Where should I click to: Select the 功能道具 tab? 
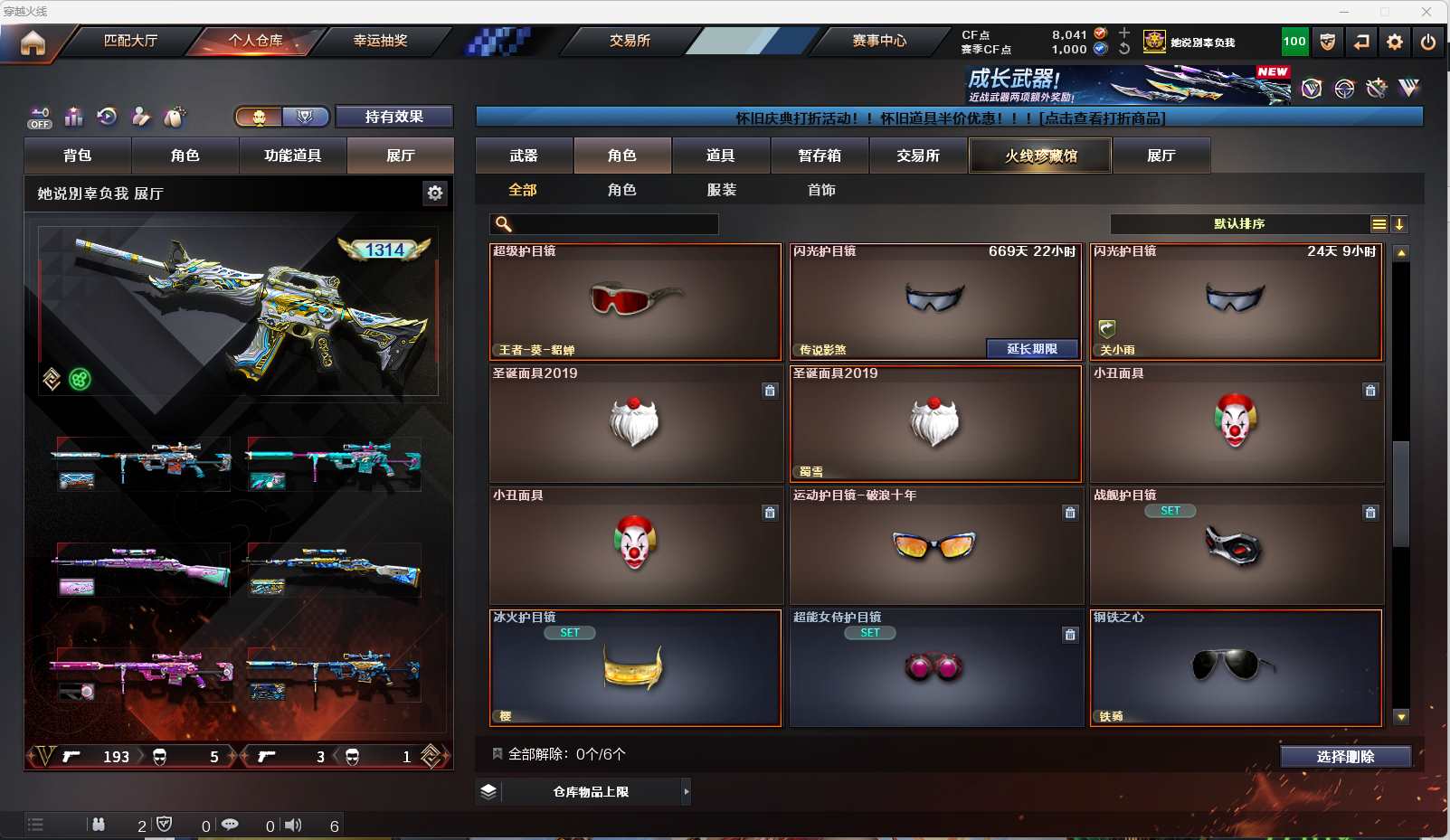pos(292,156)
